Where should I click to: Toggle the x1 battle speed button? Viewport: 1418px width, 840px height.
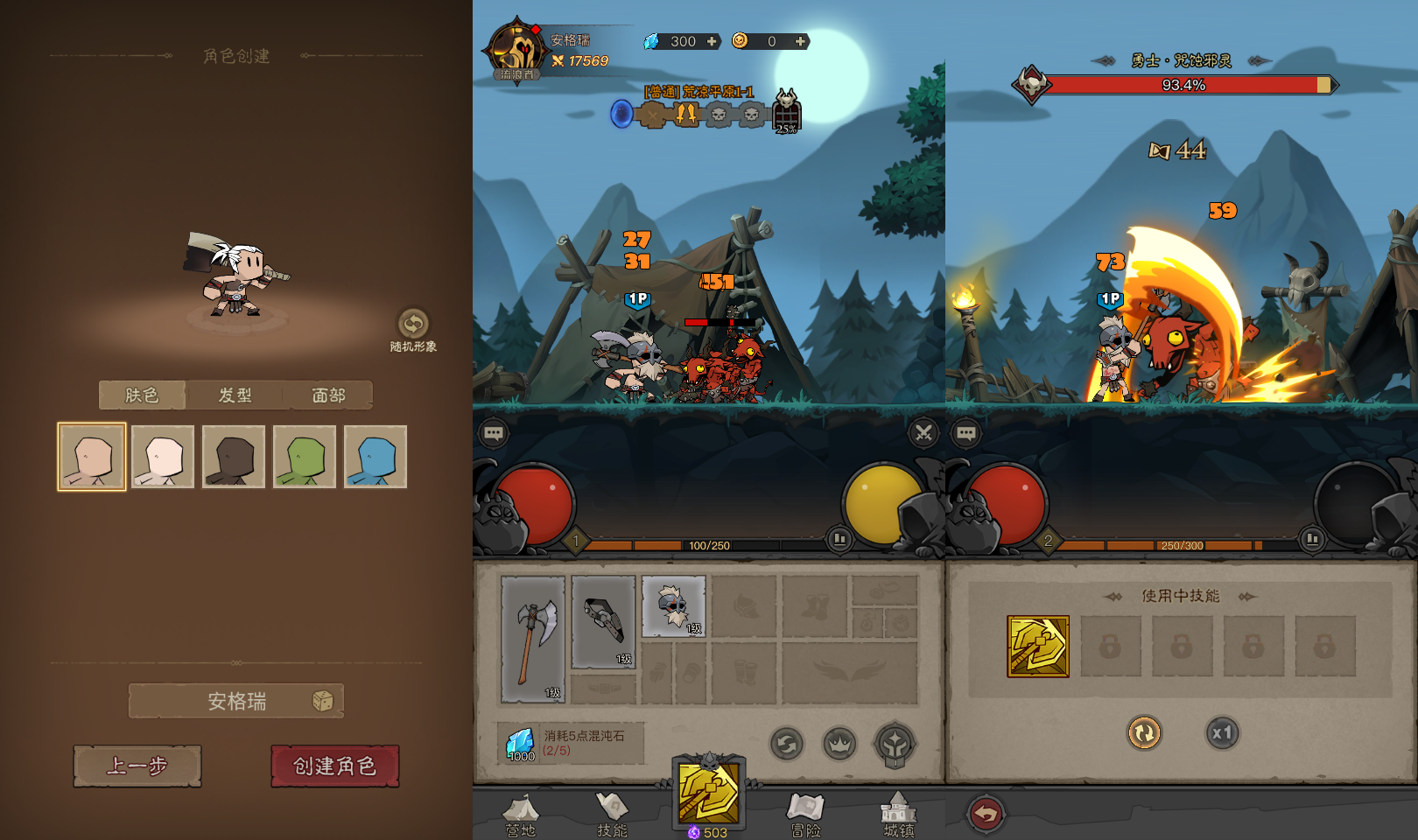coord(1222,733)
